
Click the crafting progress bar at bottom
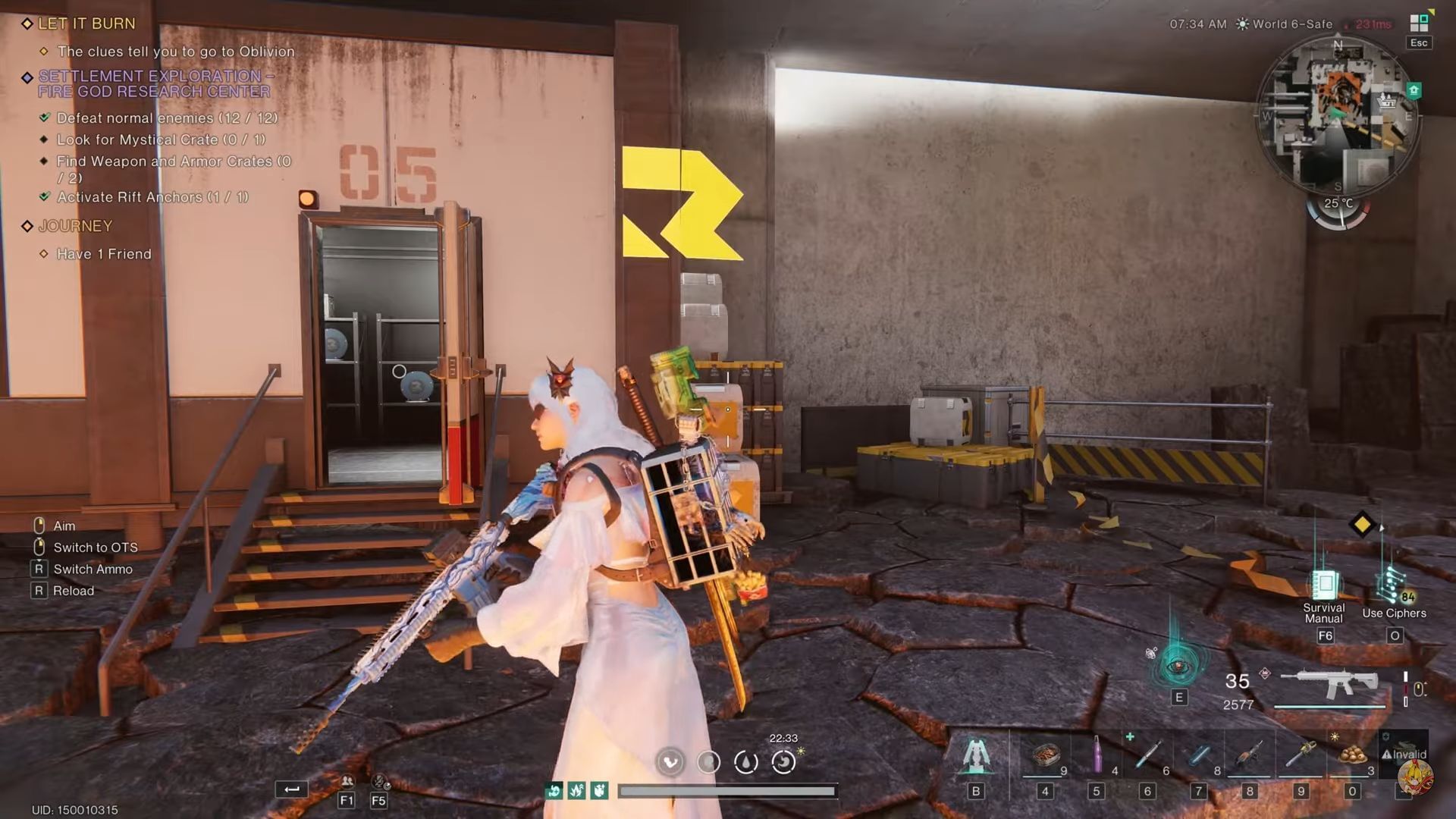coord(728,790)
